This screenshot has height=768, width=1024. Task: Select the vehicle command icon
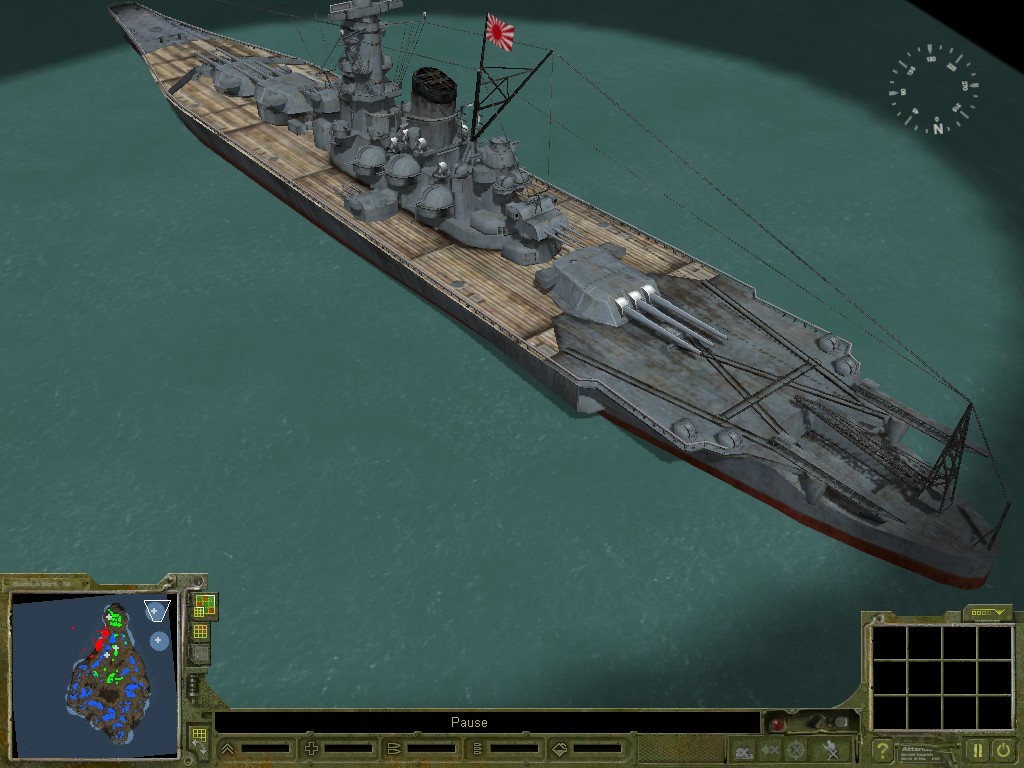[x=743, y=749]
